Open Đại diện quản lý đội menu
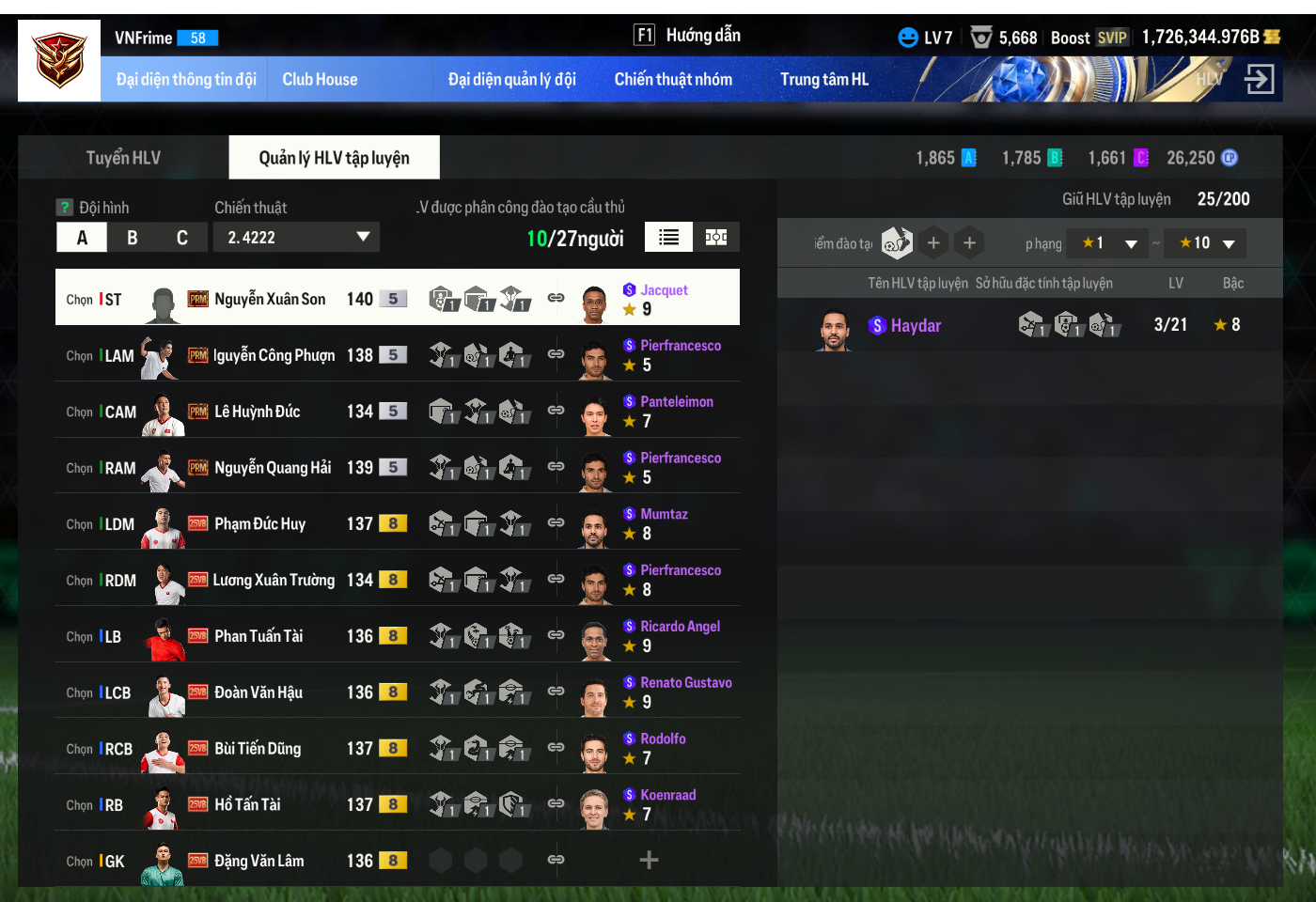1316x902 pixels. point(511,80)
